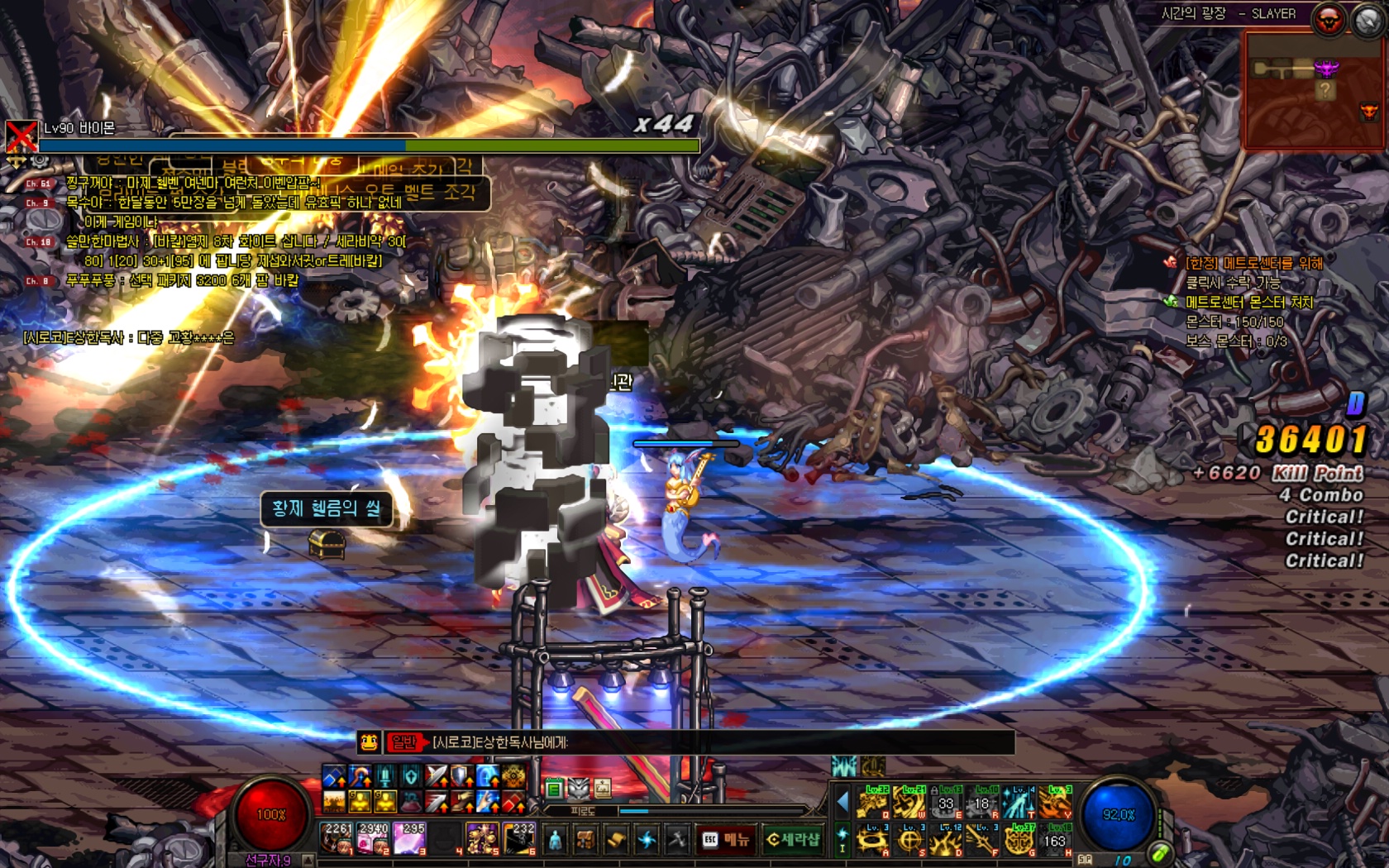The height and width of the screenshot is (868, 1389).
Task: Use the golden item in quick slot 5
Action: [x=482, y=838]
